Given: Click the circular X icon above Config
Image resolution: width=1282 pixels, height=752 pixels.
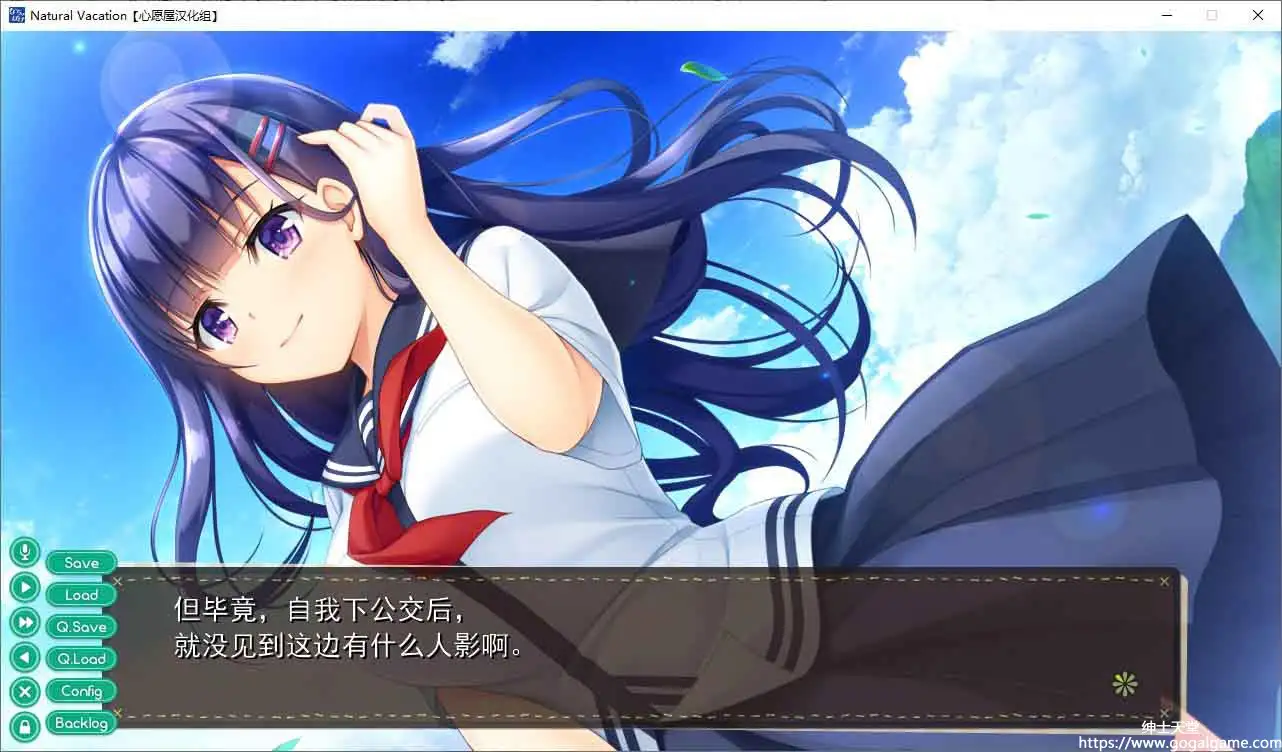Looking at the screenshot, I should click(24, 691).
